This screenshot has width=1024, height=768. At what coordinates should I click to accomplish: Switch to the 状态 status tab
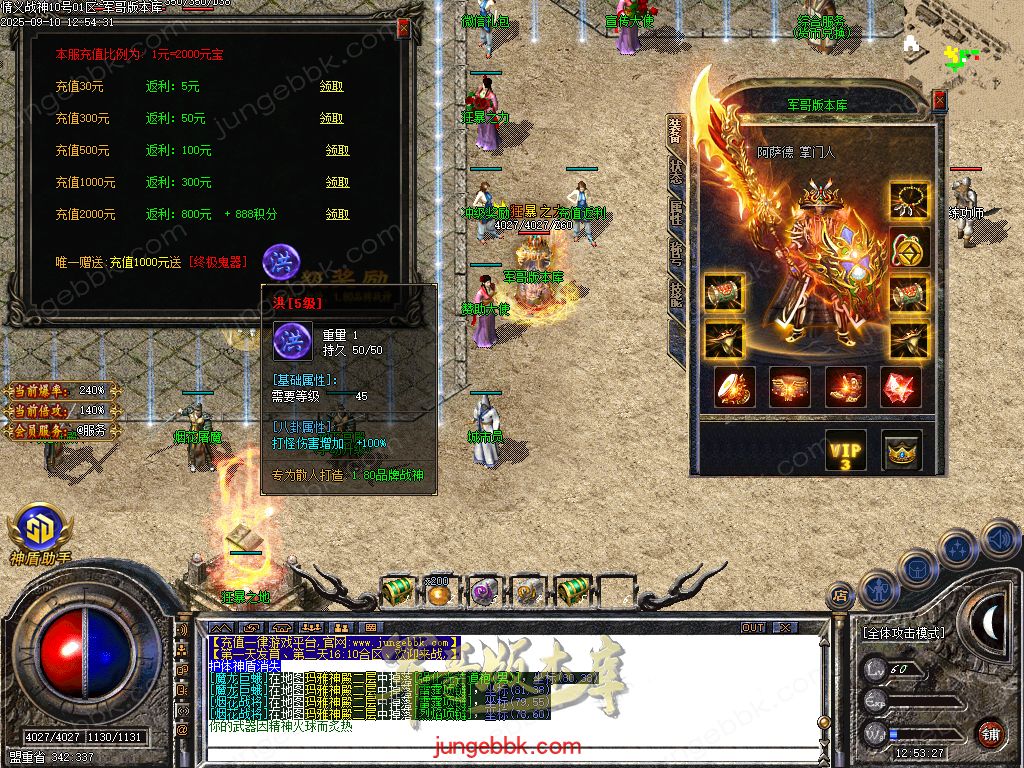(x=677, y=171)
